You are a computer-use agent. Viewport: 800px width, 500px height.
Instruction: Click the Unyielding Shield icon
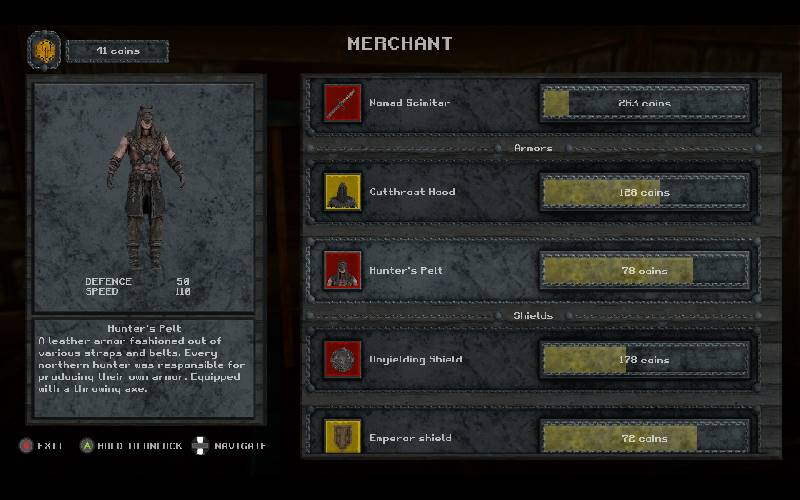342,359
